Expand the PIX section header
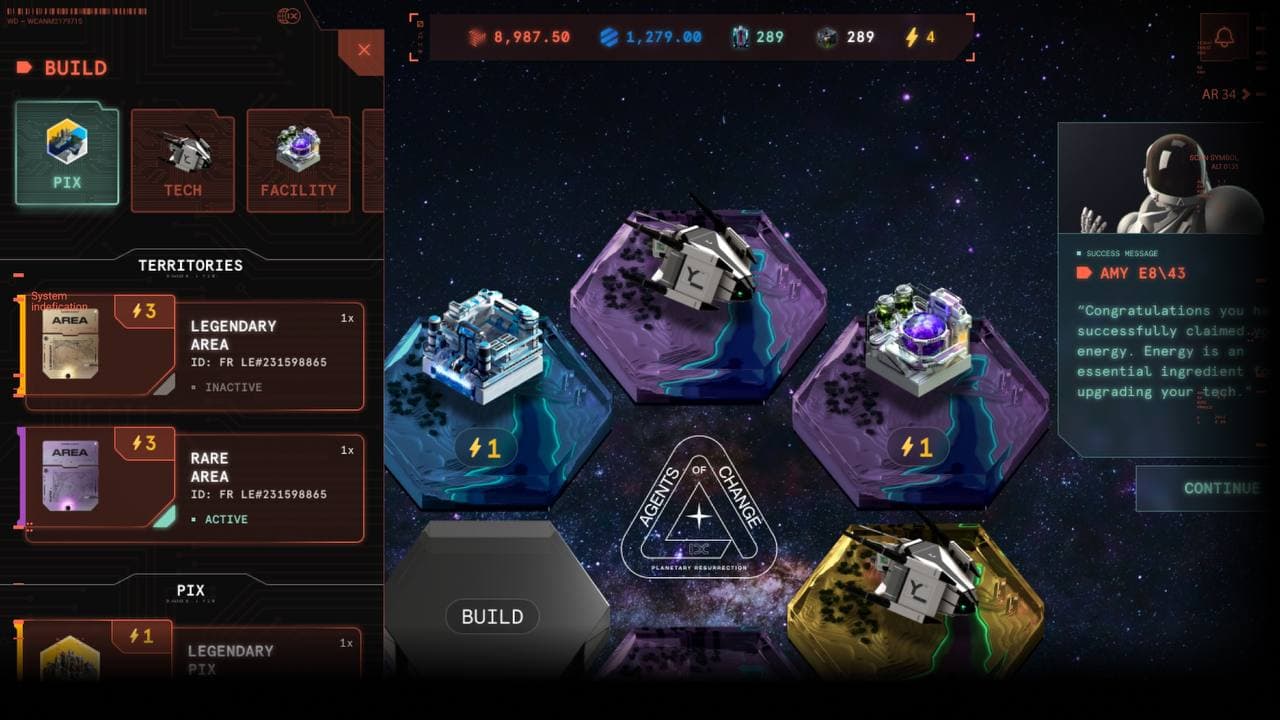1280x720 pixels. coord(193,589)
